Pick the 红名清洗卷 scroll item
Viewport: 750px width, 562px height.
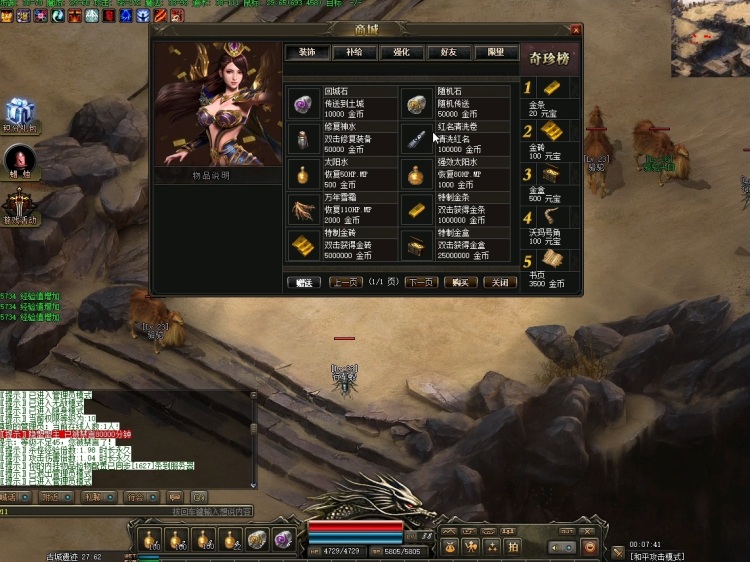point(417,138)
